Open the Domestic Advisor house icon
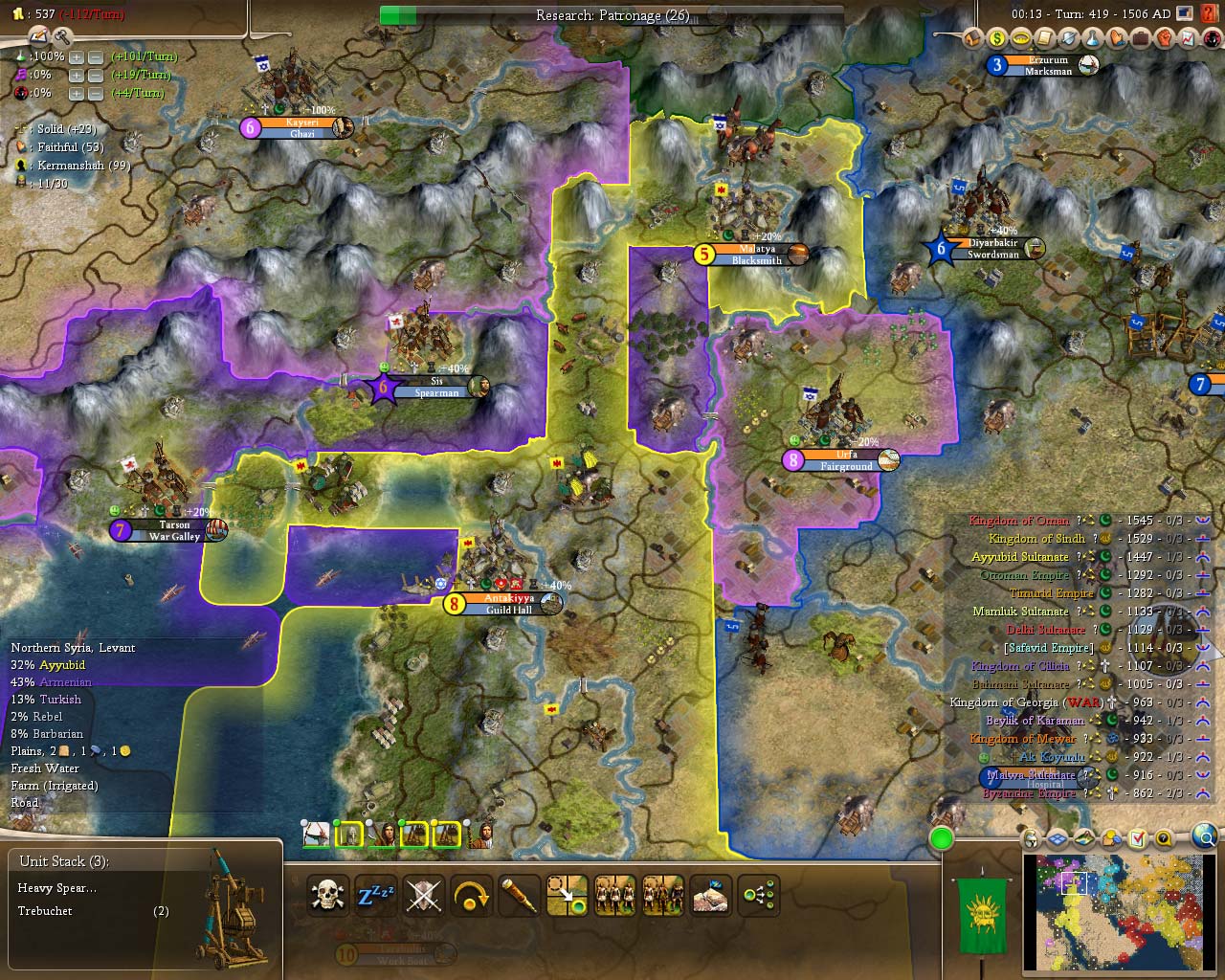Image resolution: width=1225 pixels, height=980 pixels. point(973,39)
